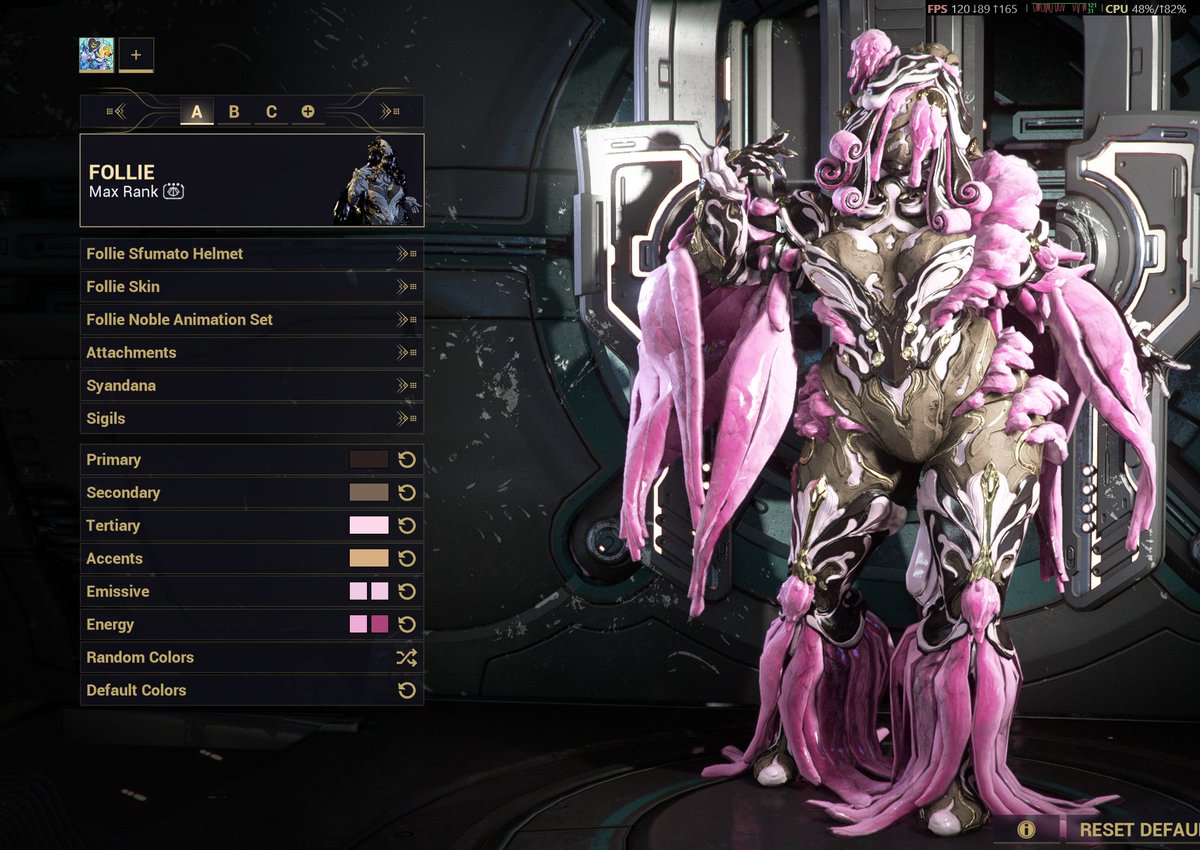Edit the Accents color swatch
Screen dimensions: 1200x850
(x=368, y=559)
